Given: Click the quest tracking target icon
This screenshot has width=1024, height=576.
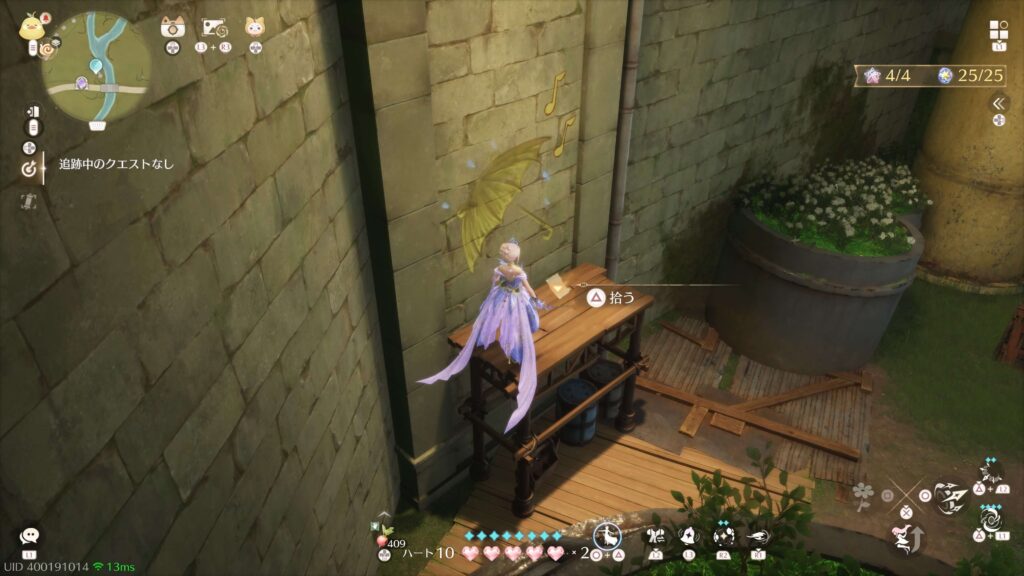Looking at the screenshot, I should click(30, 169).
